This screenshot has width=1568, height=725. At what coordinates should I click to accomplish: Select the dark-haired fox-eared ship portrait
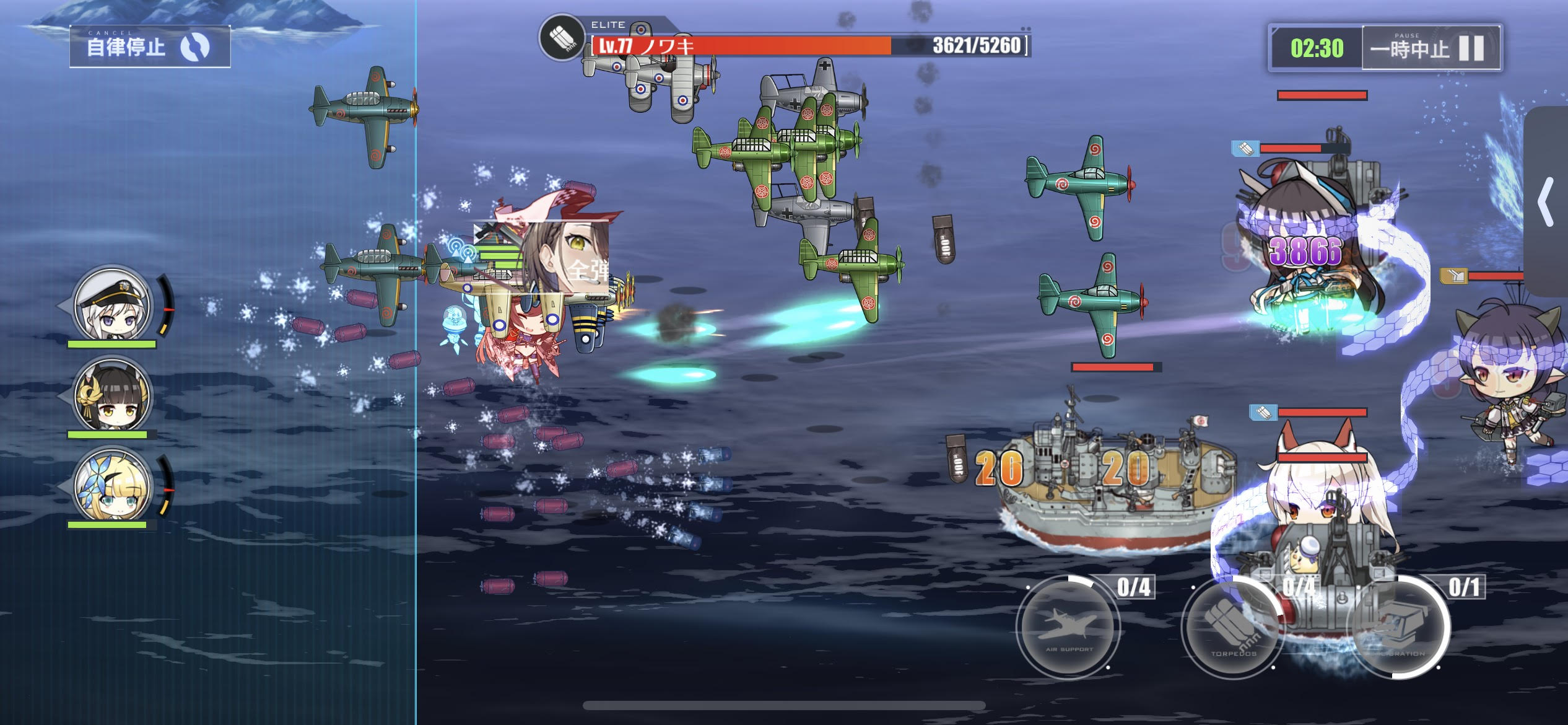[x=112, y=395]
